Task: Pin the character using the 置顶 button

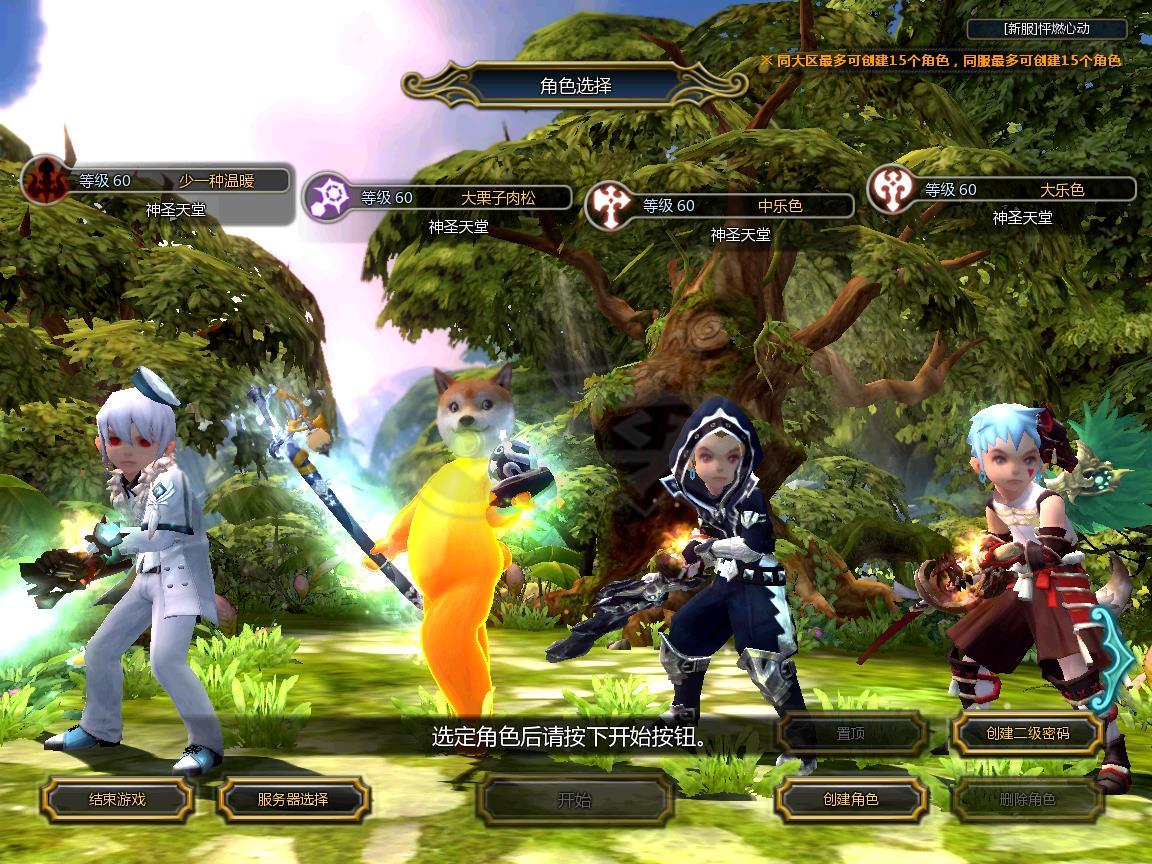Action: (x=851, y=733)
